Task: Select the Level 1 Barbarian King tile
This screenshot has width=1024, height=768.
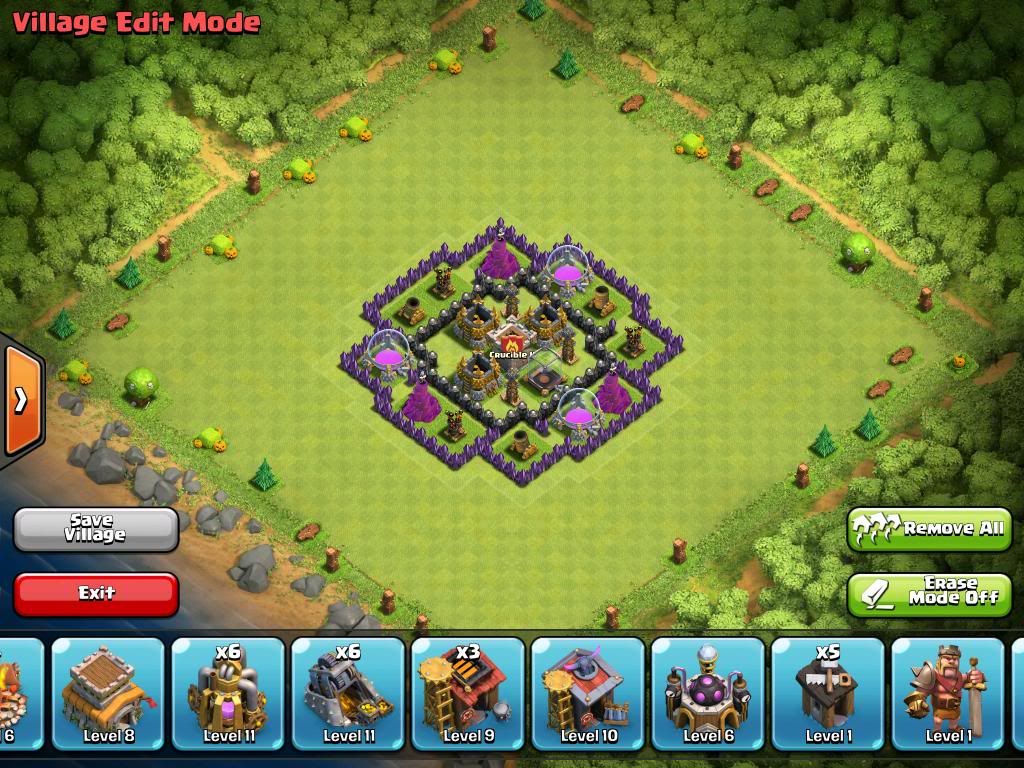Action: (947, 692)
